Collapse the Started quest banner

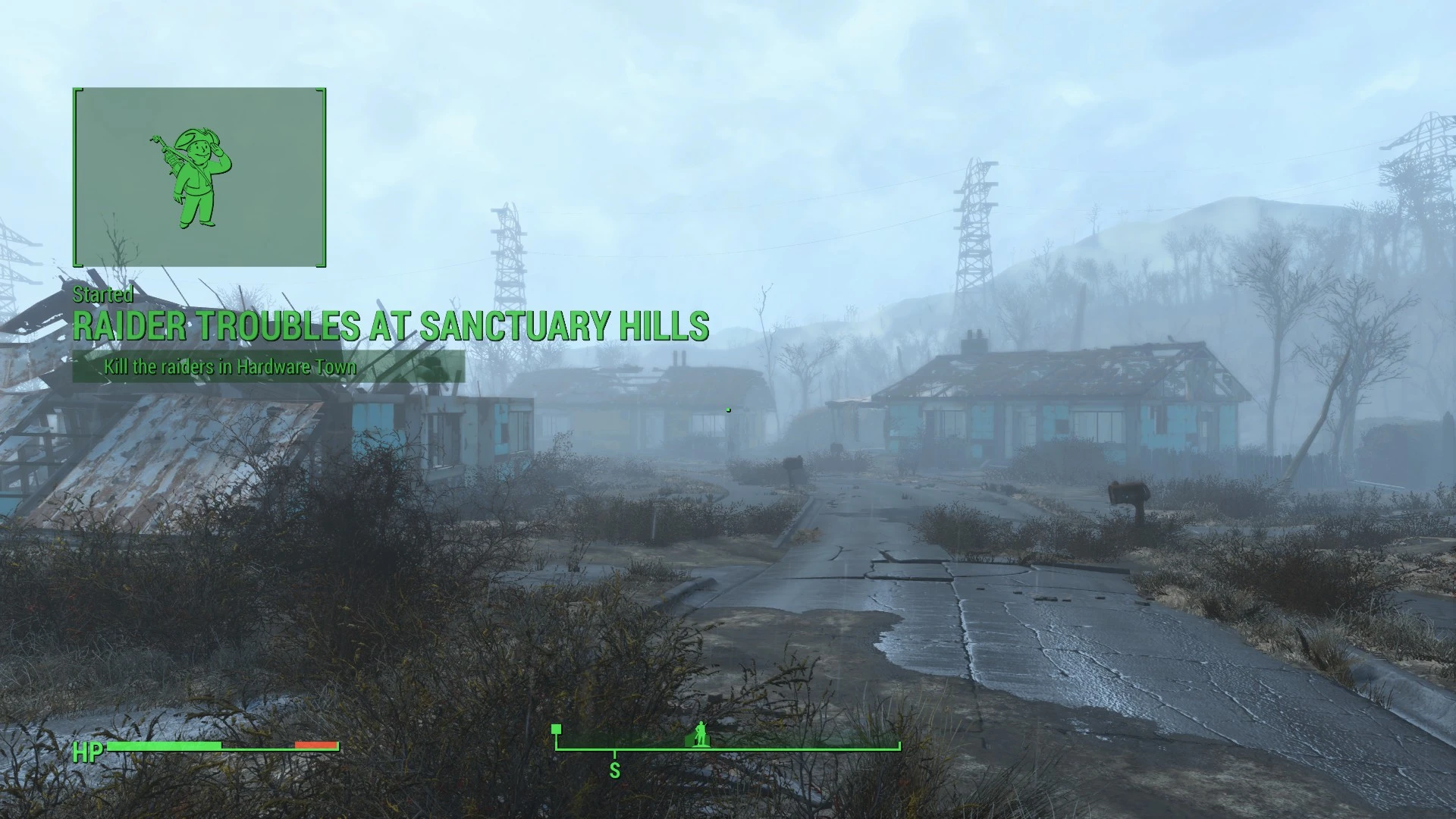click(103, 297)
